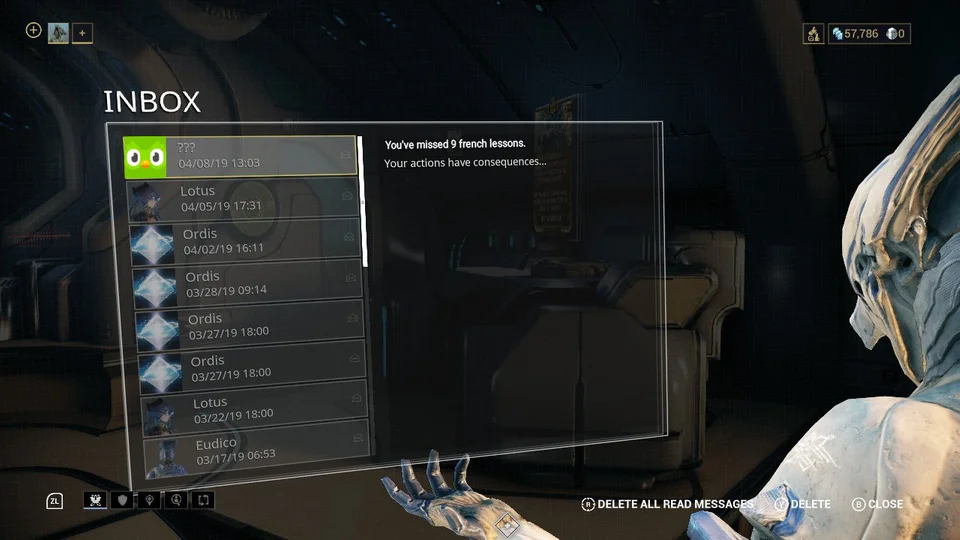960x540 pixels.
Task: Open the Eudico message from 03/17/19
Action: [256, 450]
